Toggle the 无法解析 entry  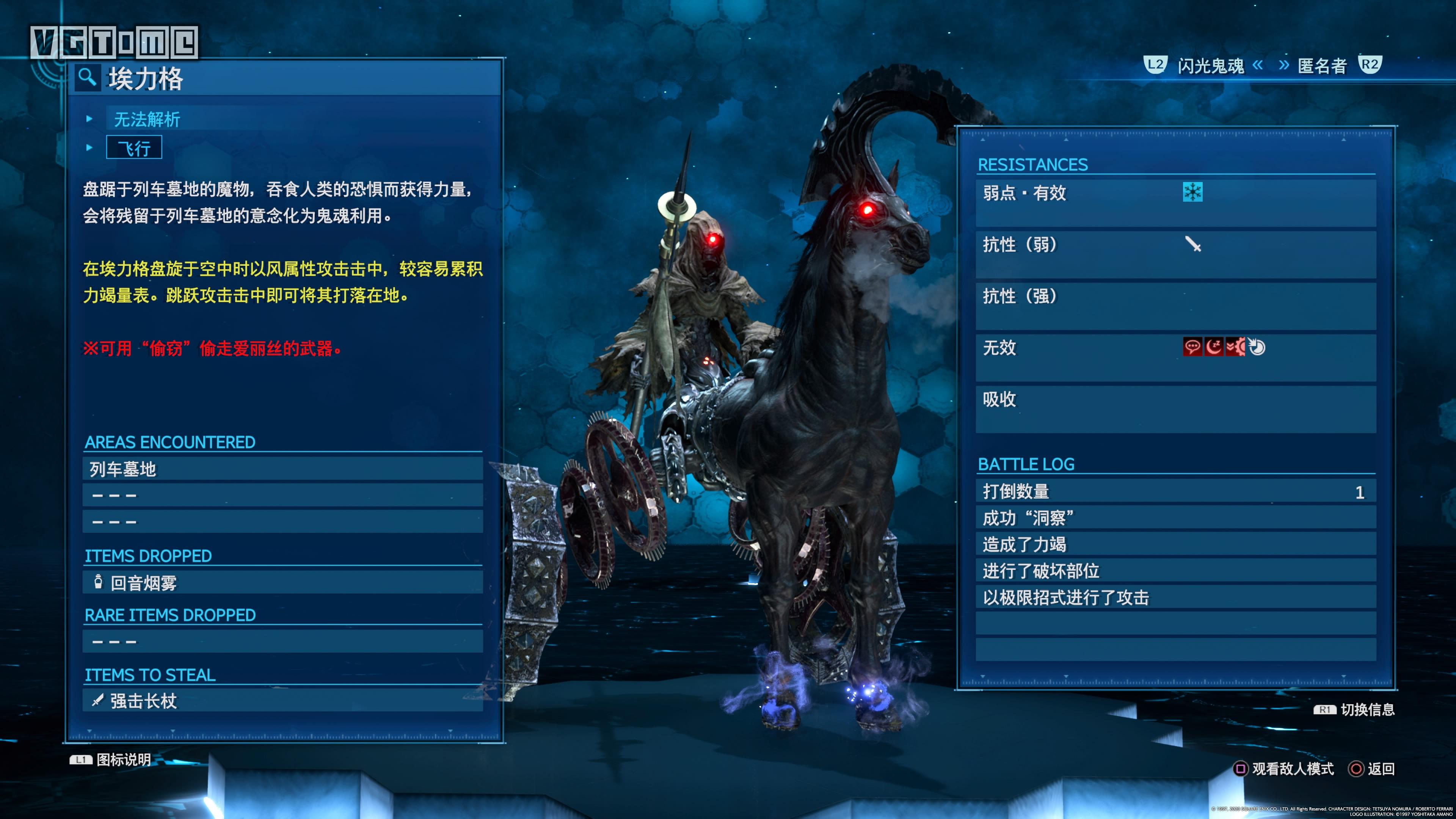point(147,119)
